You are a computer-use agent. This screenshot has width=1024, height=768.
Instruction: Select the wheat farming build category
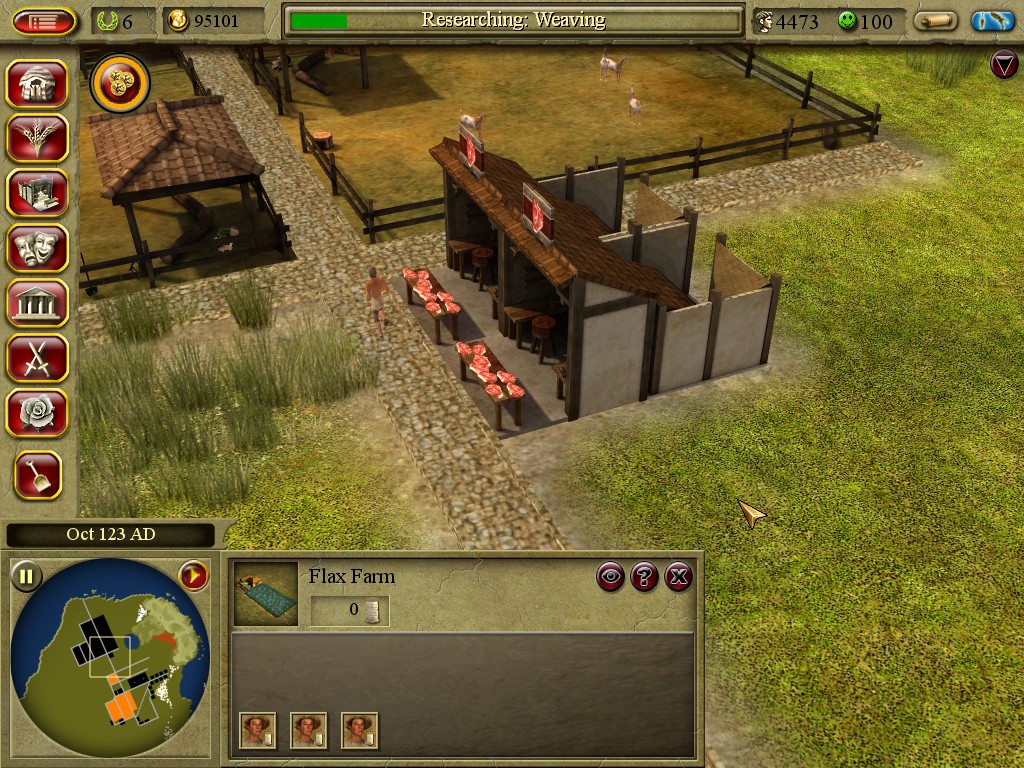point(38,138)
